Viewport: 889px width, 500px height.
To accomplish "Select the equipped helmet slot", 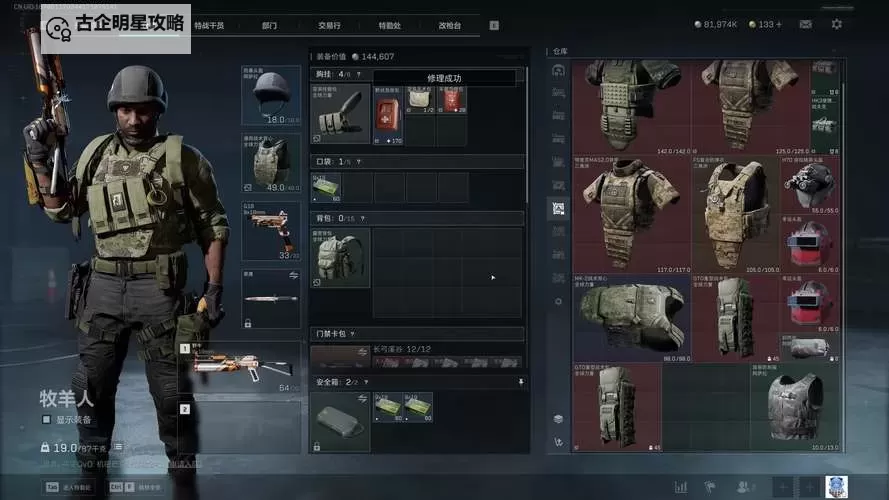I will pyautogui.click(x=270, y=95).
